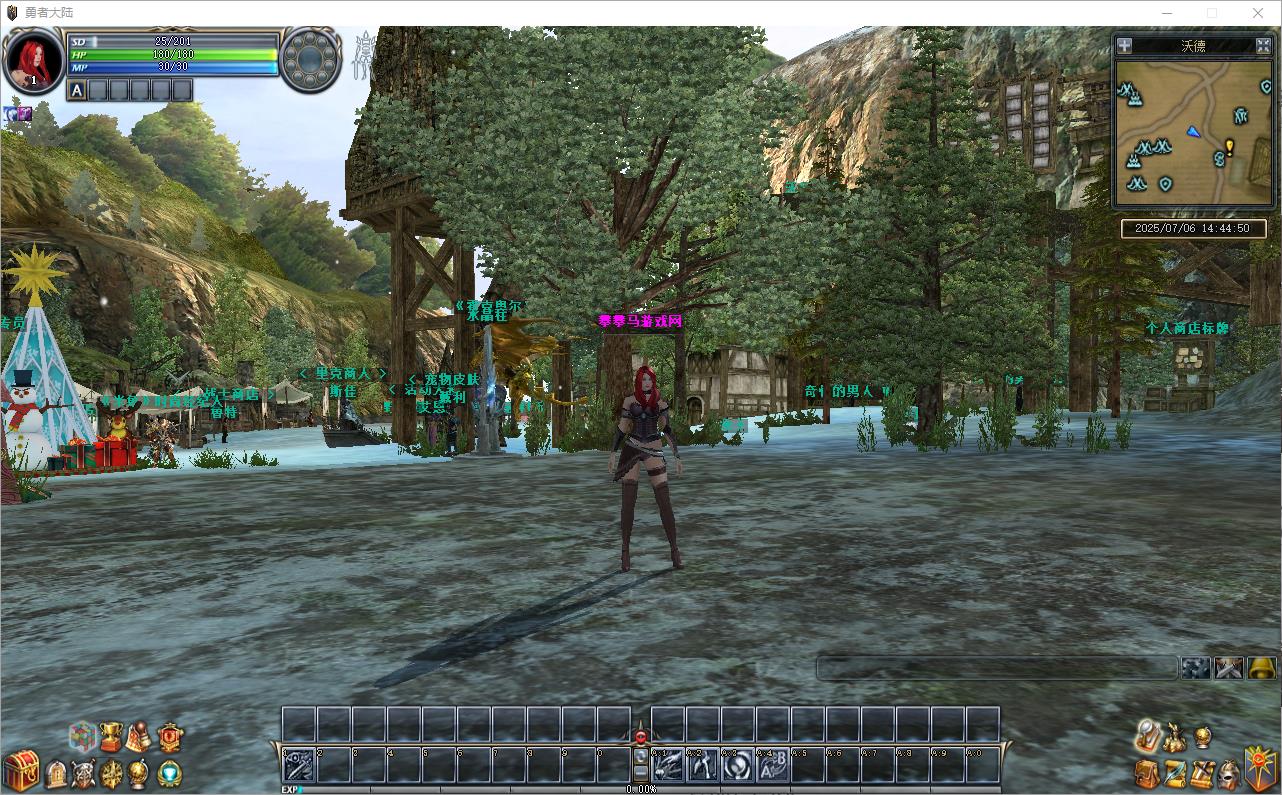Click the minimap plus button
Viewport: 1282px width, 795px height.
point(1124,45)
